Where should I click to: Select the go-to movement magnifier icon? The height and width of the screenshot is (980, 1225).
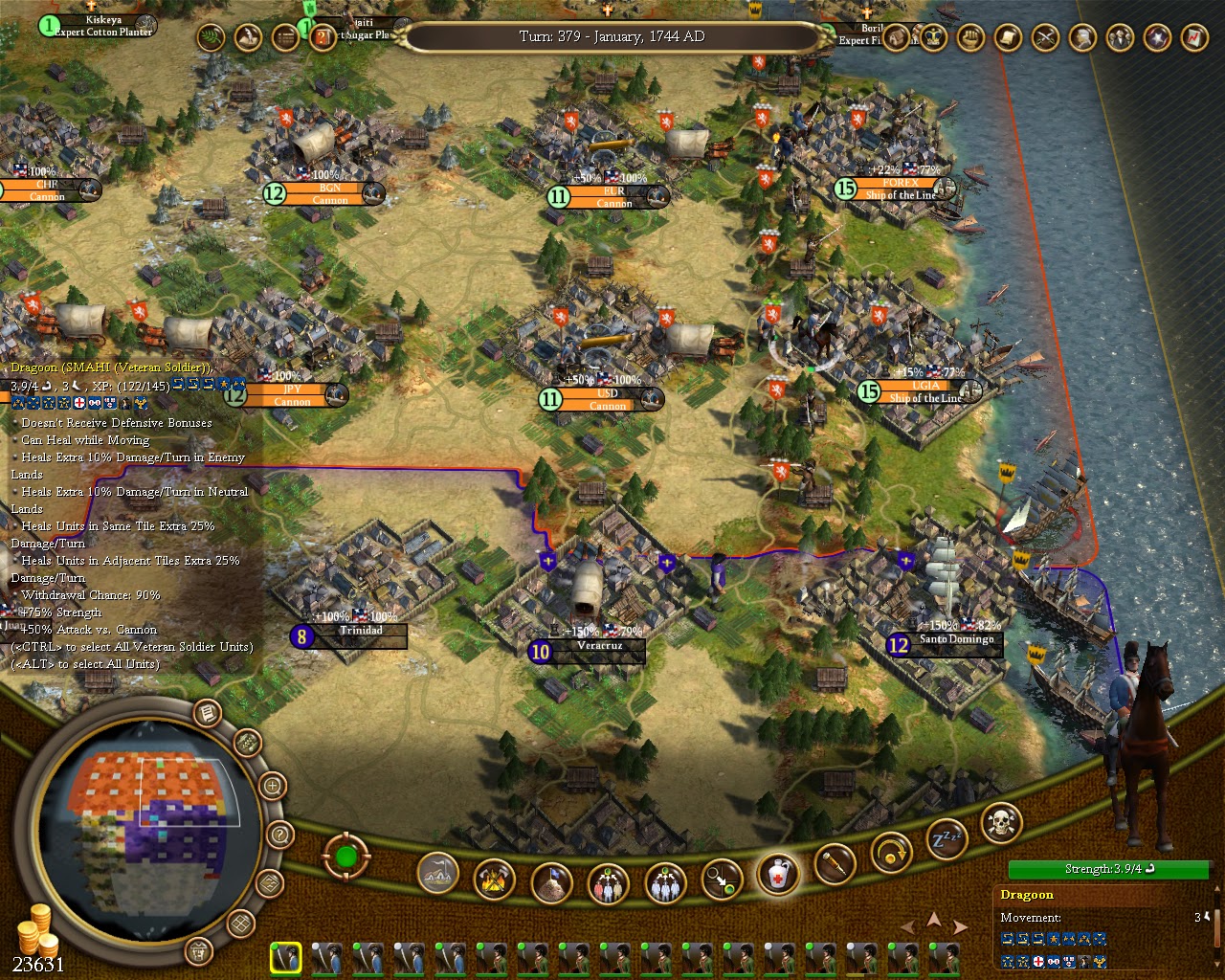722,879
